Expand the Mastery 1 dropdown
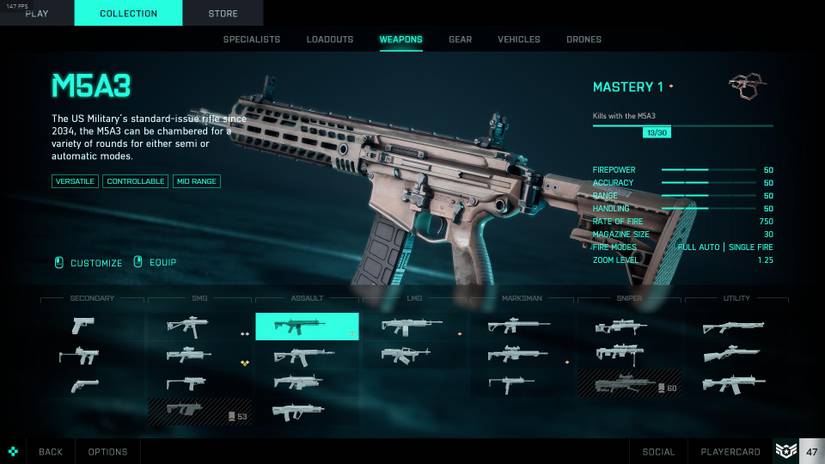Image resolution: width=825 pixels, height=464 pixels. click(x=633, y=87)
